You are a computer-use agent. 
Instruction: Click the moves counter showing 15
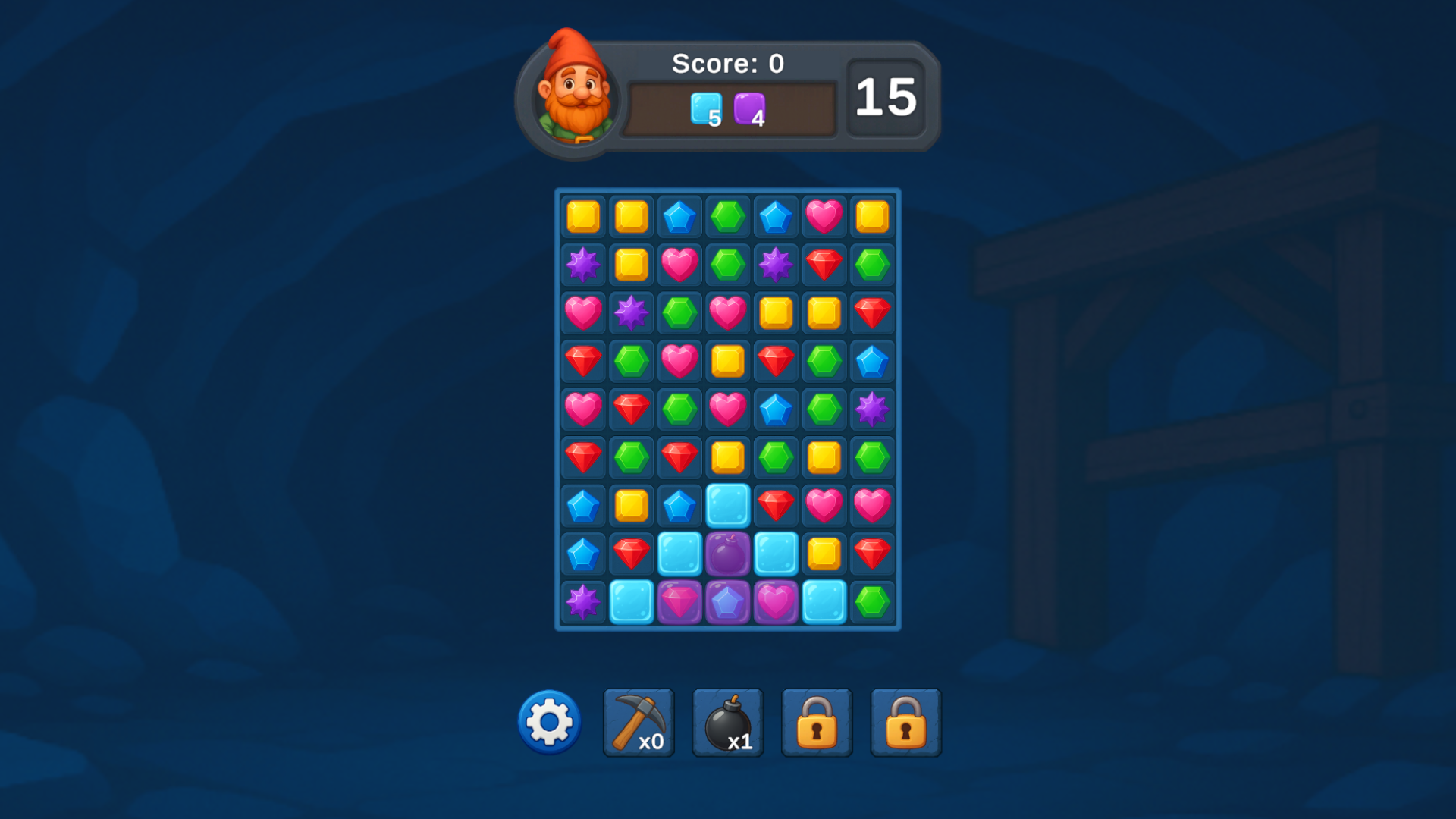(886, 97)
